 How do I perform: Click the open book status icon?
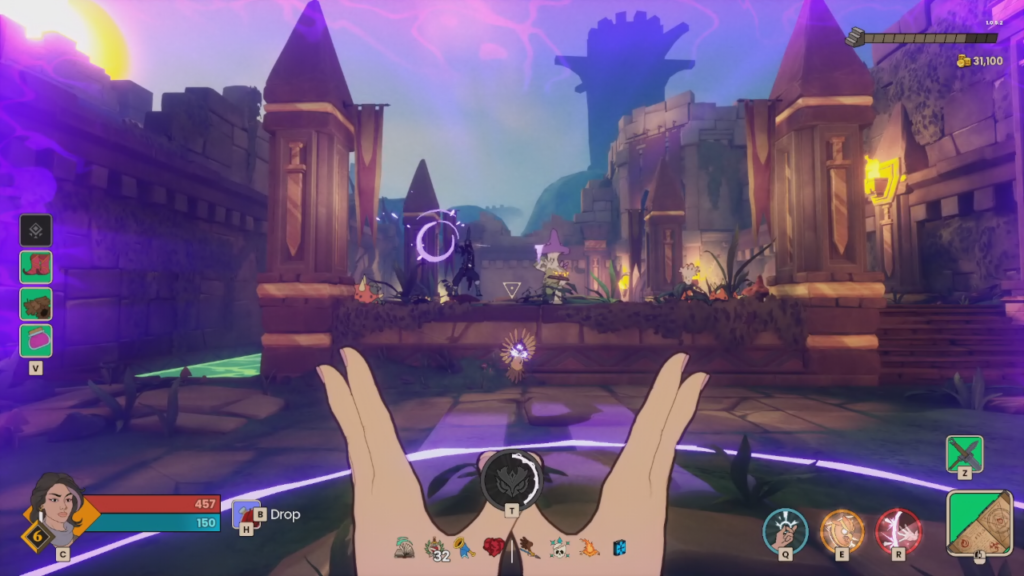tap(405, 547)
